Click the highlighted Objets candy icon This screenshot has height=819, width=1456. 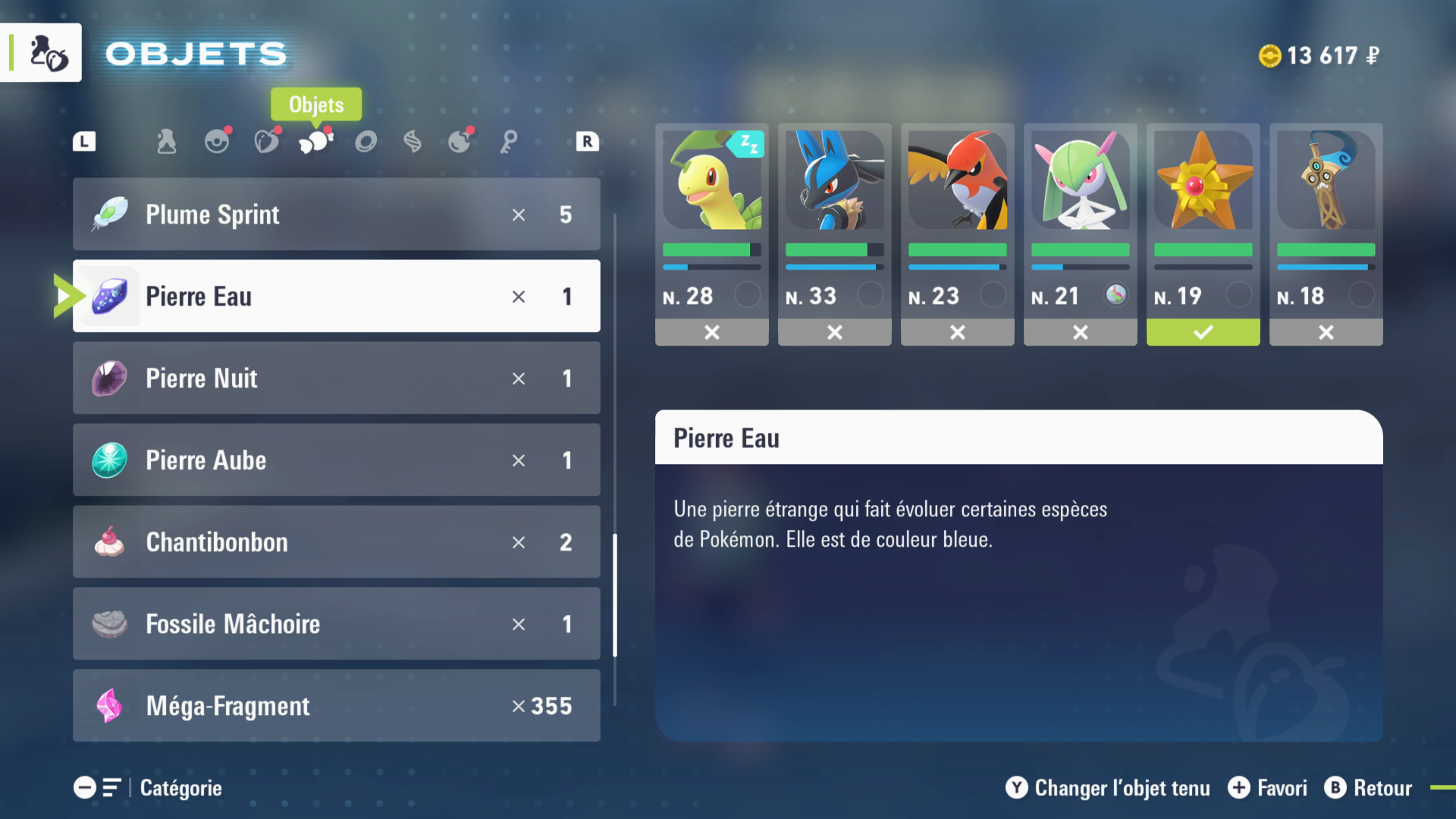pyautogui.click(x=316, y=141)
